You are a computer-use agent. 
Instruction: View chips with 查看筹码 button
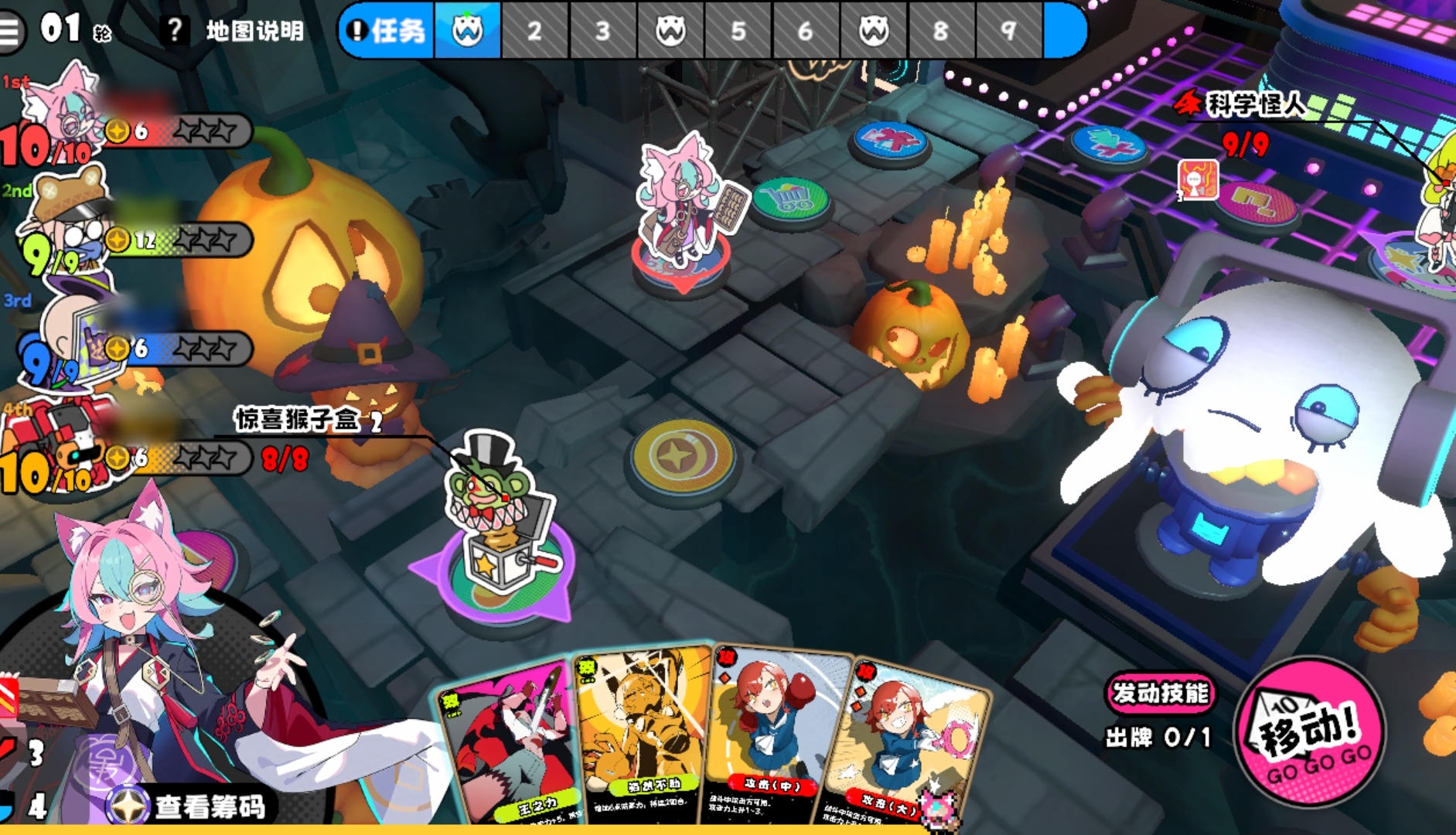pos(193,806)
